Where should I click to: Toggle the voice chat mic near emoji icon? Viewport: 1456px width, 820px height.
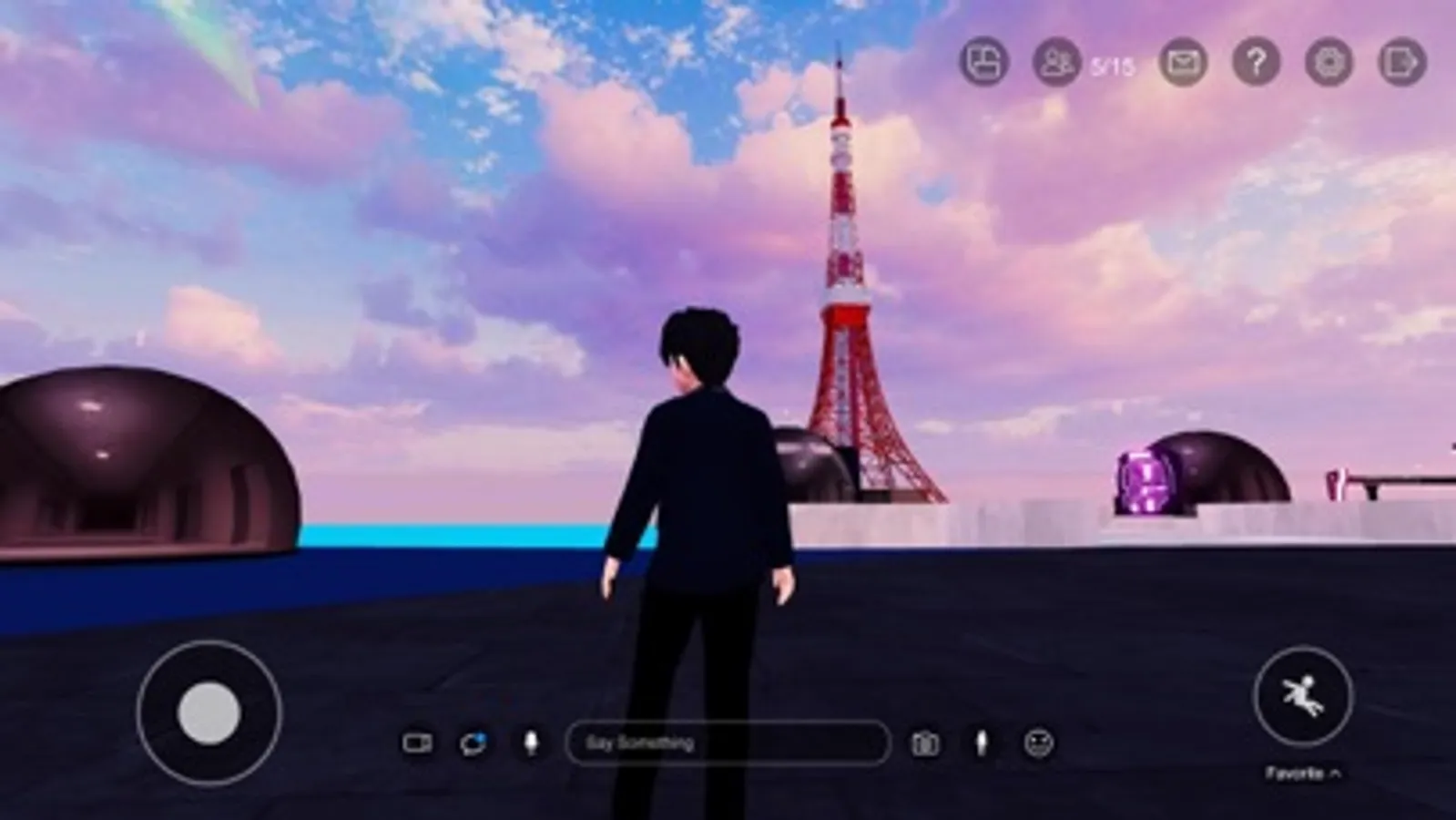tap(982, 743)
